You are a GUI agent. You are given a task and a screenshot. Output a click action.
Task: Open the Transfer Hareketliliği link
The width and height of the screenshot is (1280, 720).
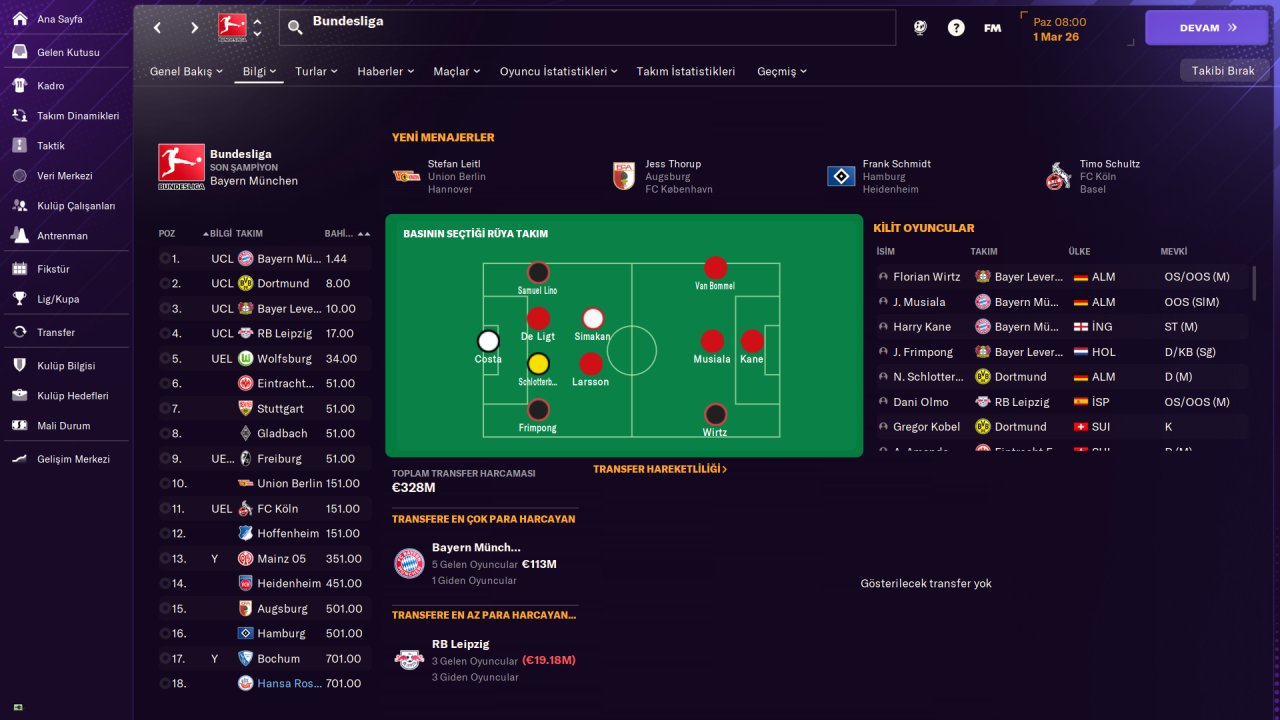click(x=660, y=469)
